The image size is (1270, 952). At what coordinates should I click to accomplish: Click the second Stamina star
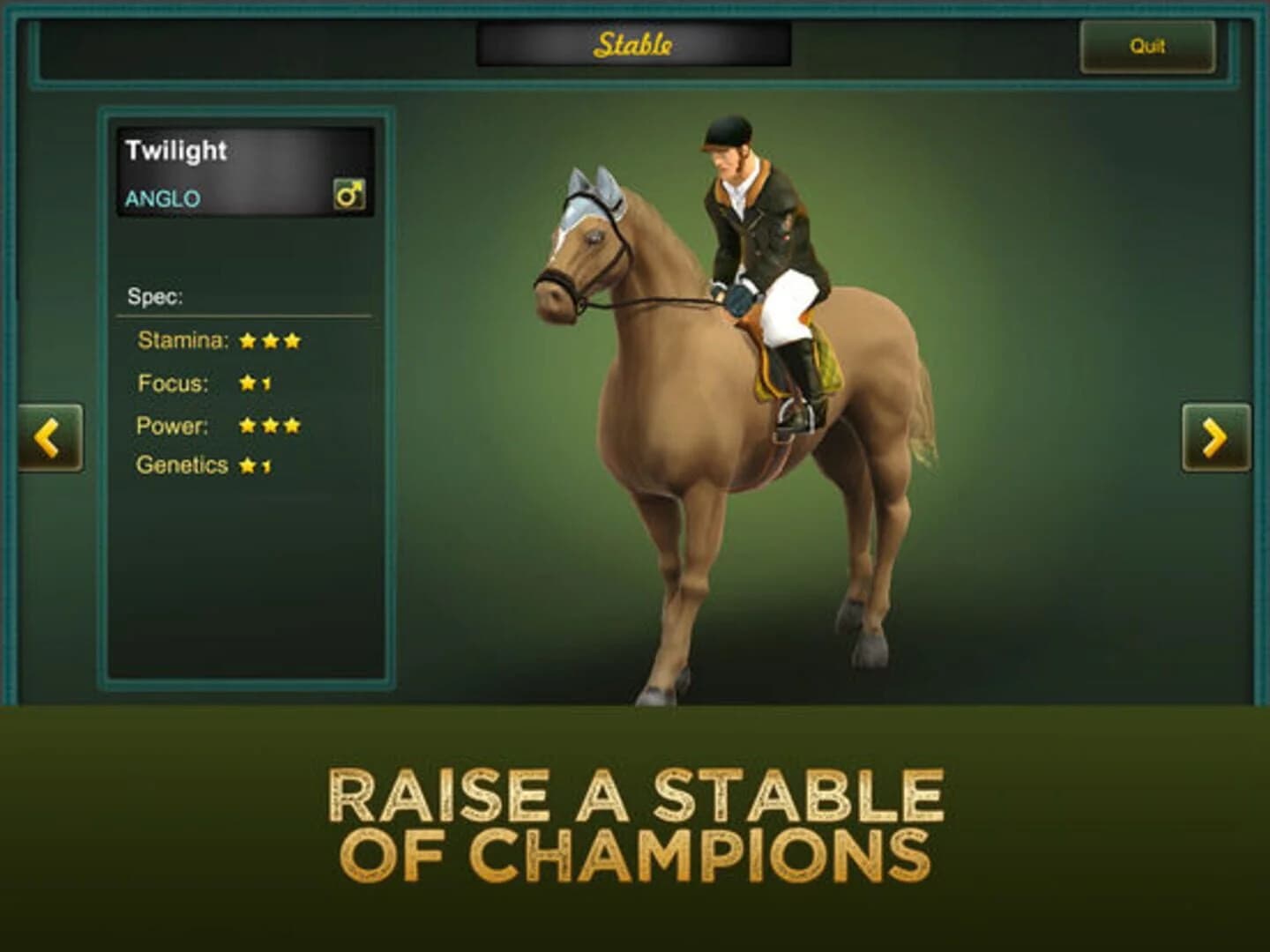point(269,338)
